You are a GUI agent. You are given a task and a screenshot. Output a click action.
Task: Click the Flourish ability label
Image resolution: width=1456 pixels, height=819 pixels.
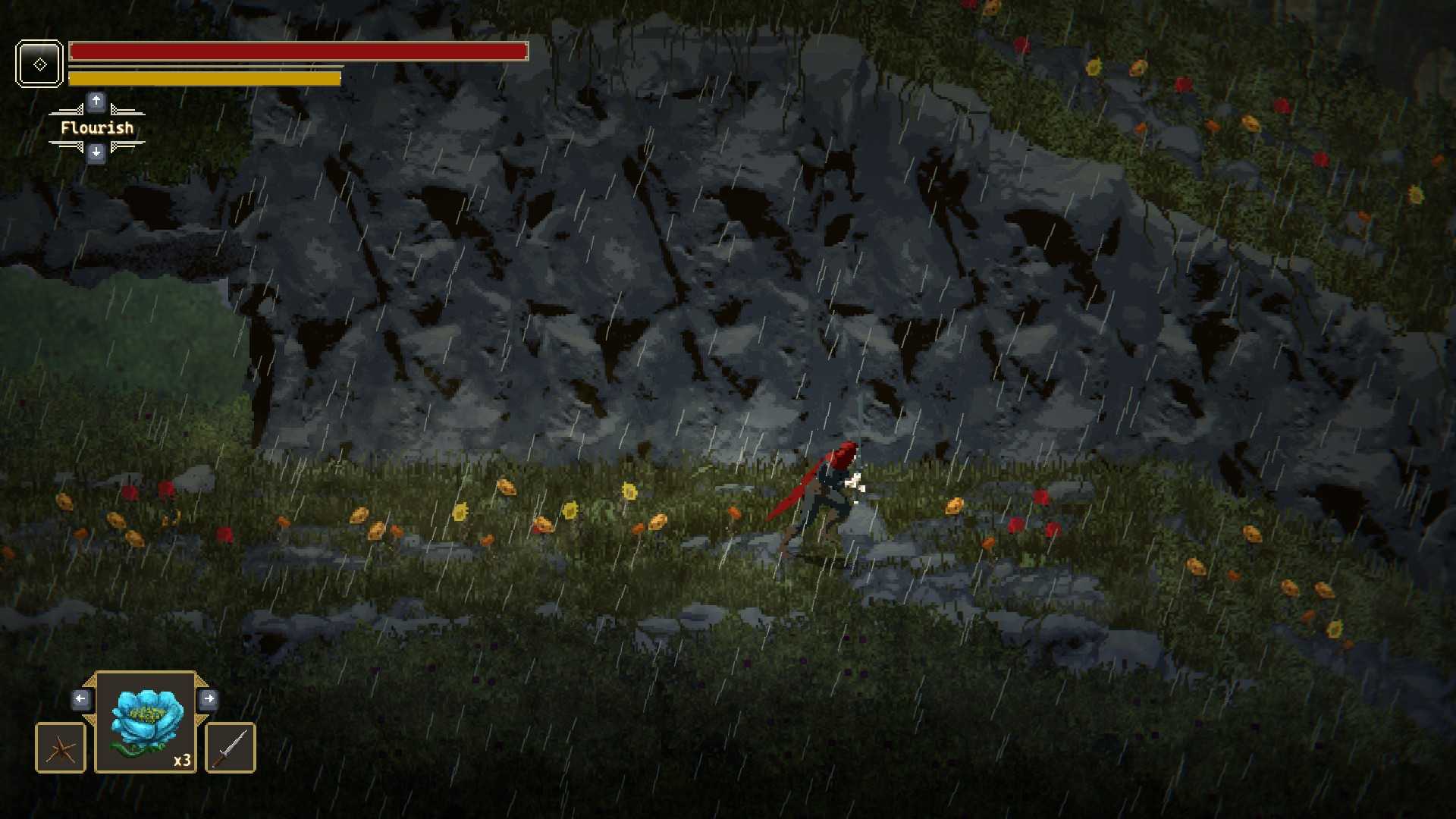(97, 127)
